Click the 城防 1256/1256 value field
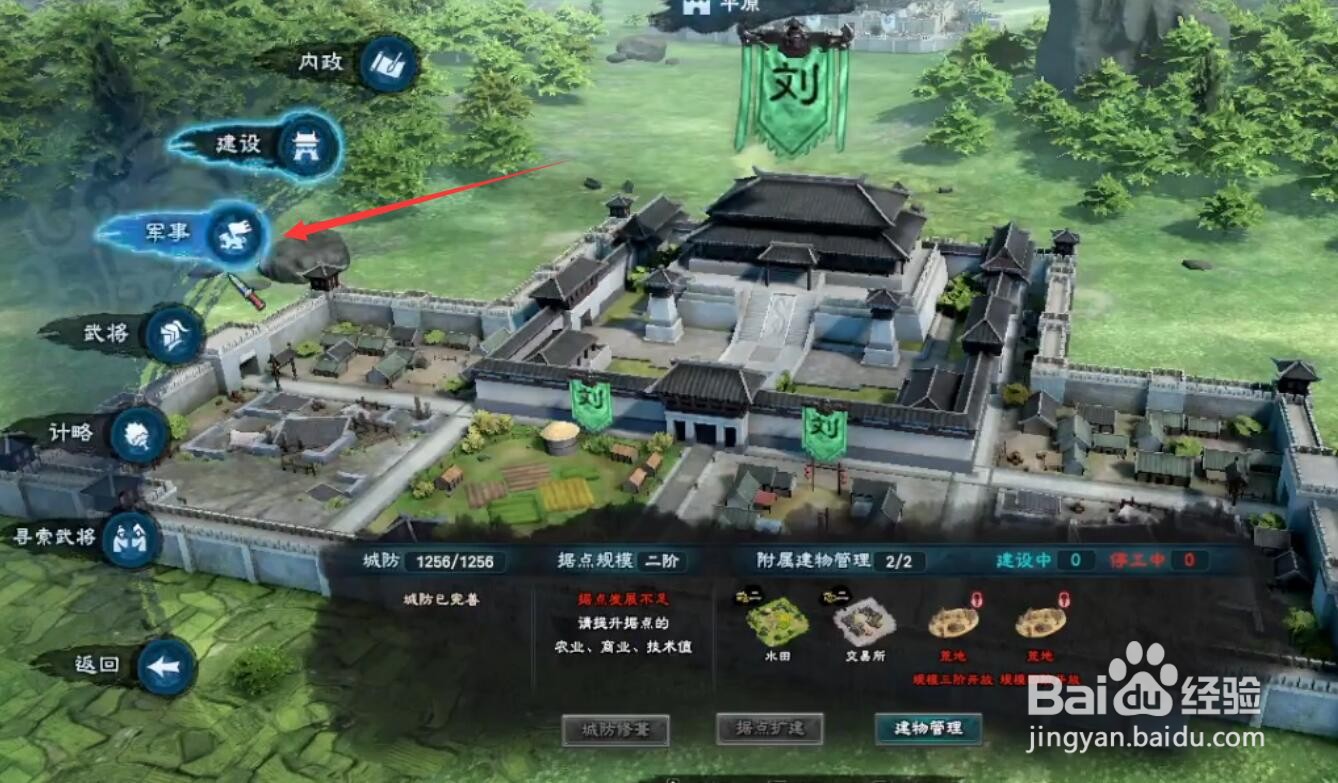 click(x=457, y=561)
